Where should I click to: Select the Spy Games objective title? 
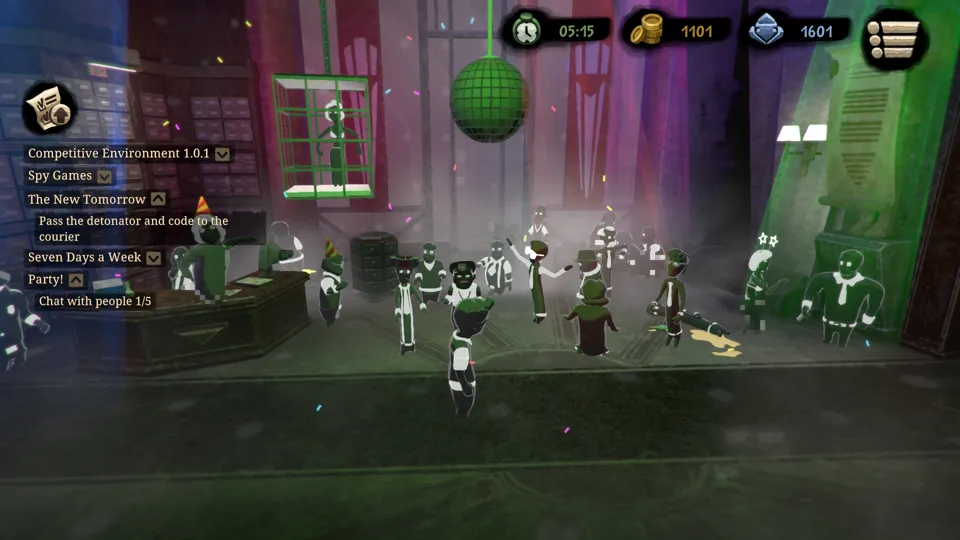60,176
